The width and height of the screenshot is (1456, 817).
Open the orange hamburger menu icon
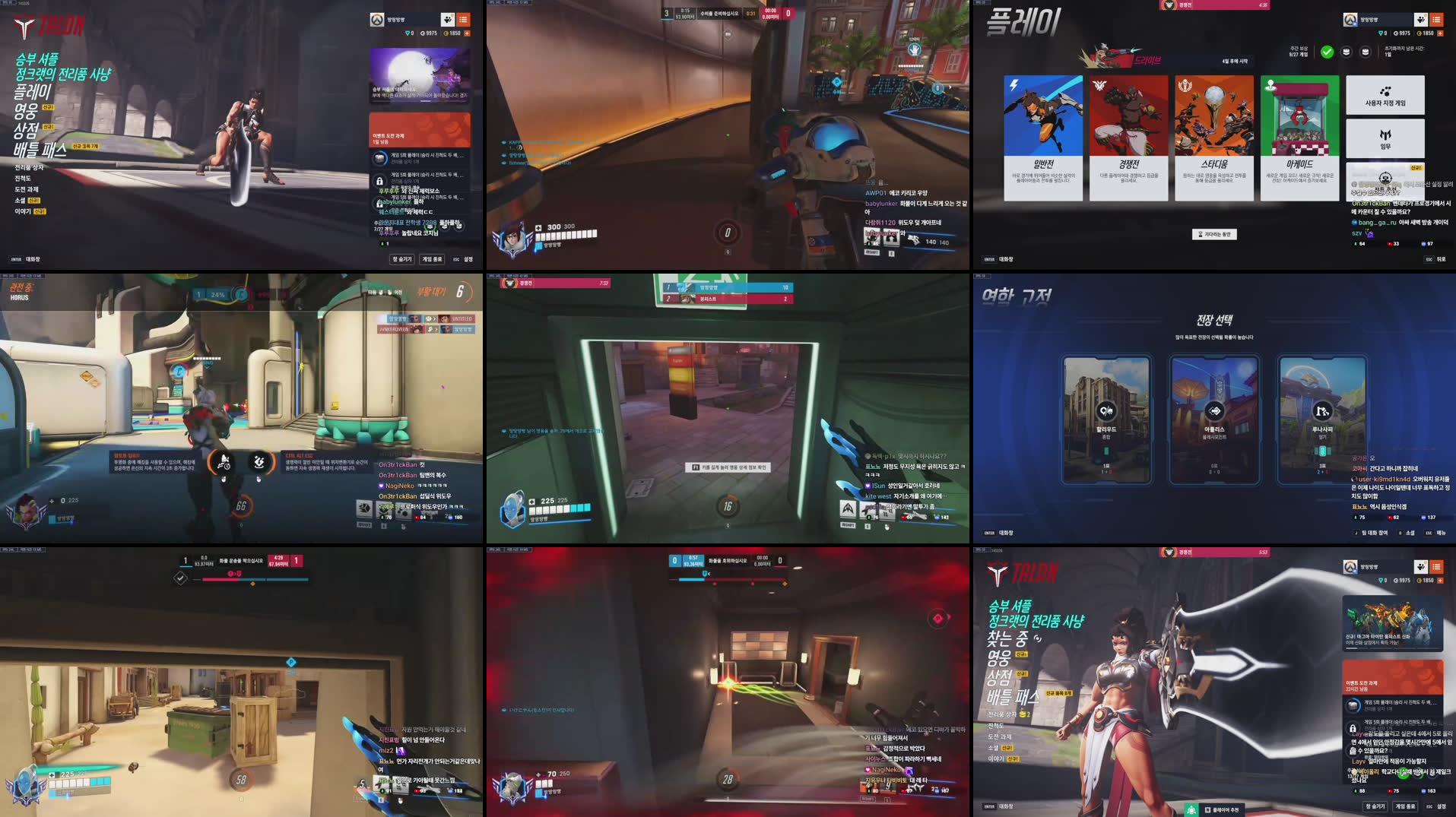[x=1436, y=19]
